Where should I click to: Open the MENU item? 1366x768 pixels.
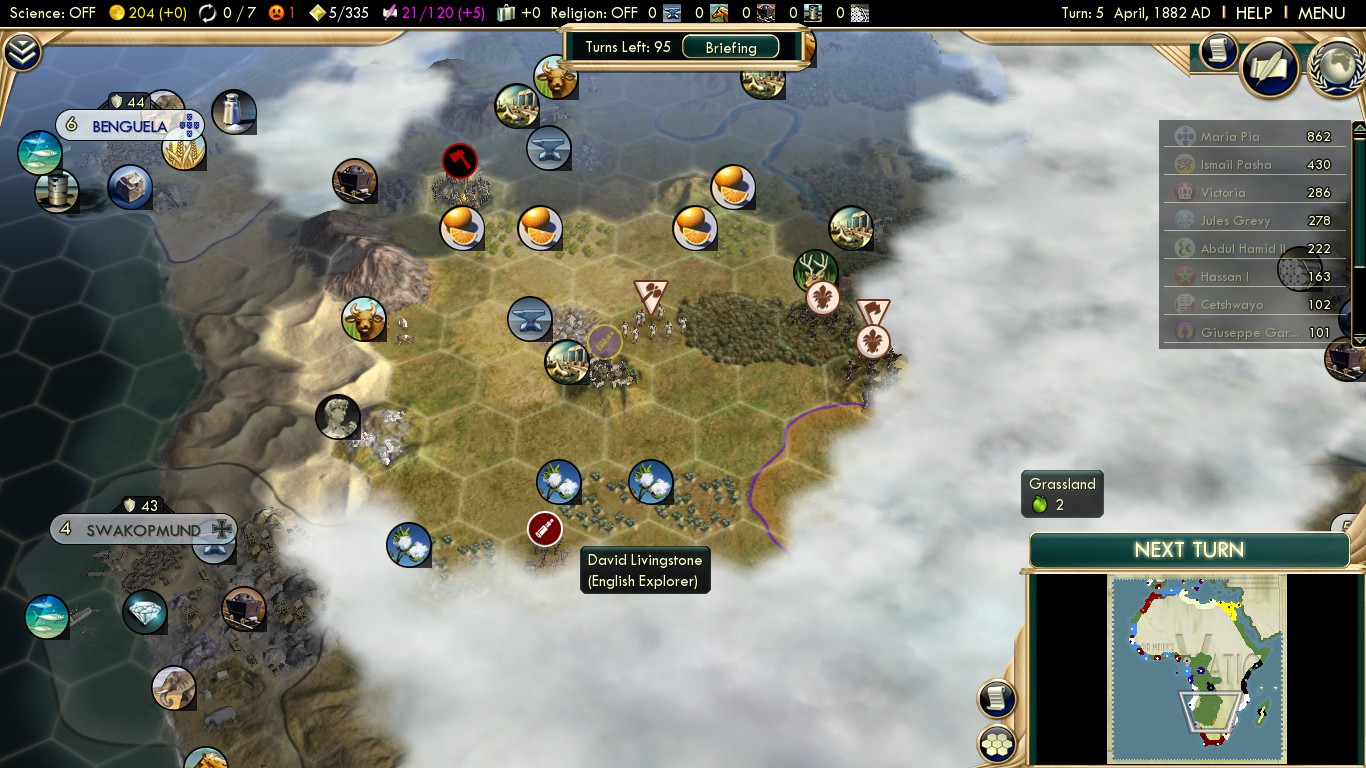click(x=1322, y=13)
